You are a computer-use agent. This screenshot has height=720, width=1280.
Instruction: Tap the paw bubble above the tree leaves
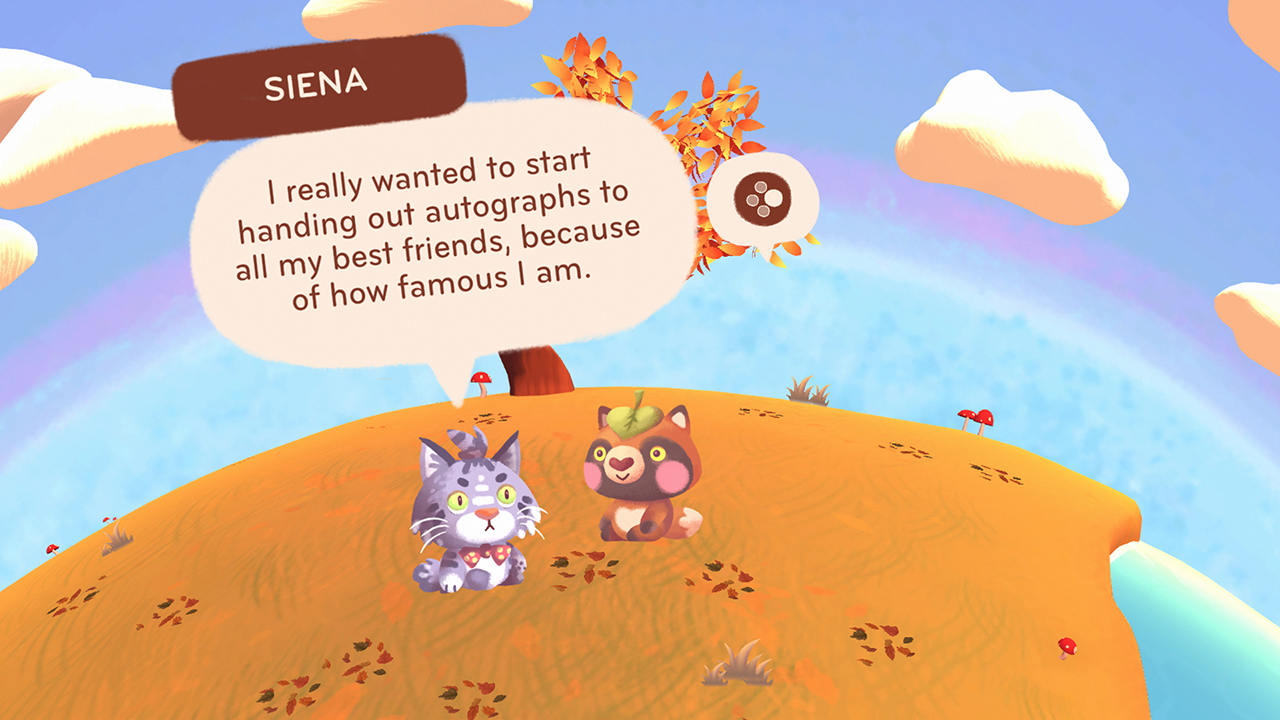[x=765, y=200]
